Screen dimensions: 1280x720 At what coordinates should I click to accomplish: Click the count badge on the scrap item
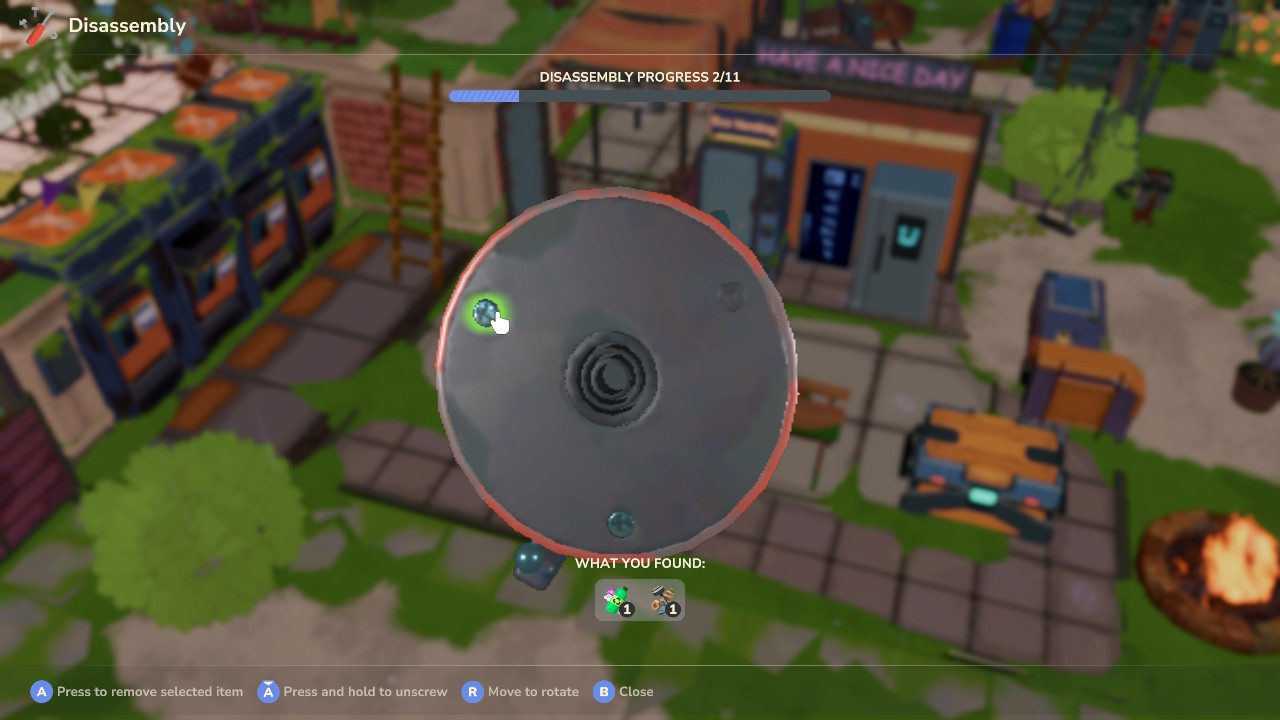(x=672, y=608)
